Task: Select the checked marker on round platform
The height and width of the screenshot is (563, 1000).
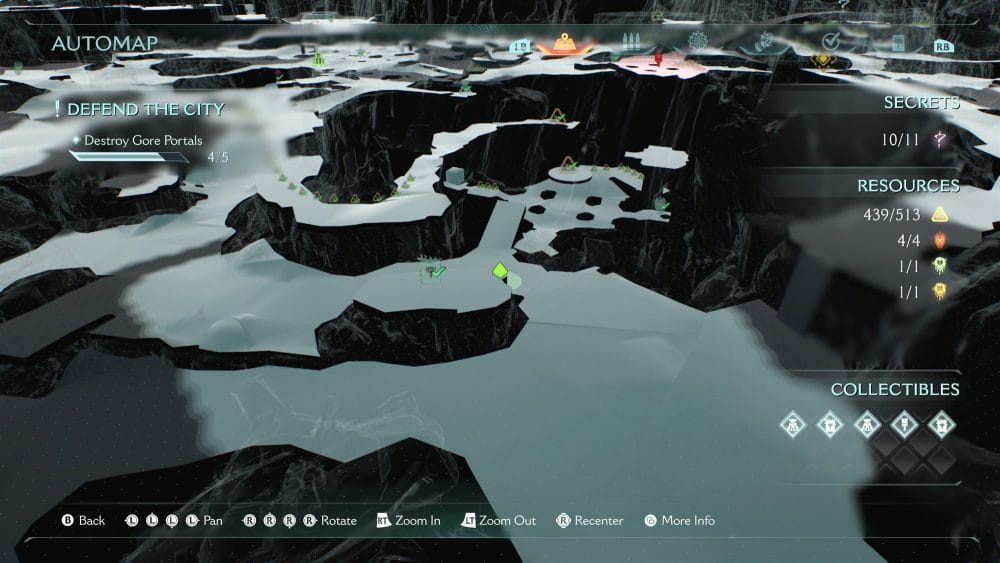Action: click(x=569, y=165)
